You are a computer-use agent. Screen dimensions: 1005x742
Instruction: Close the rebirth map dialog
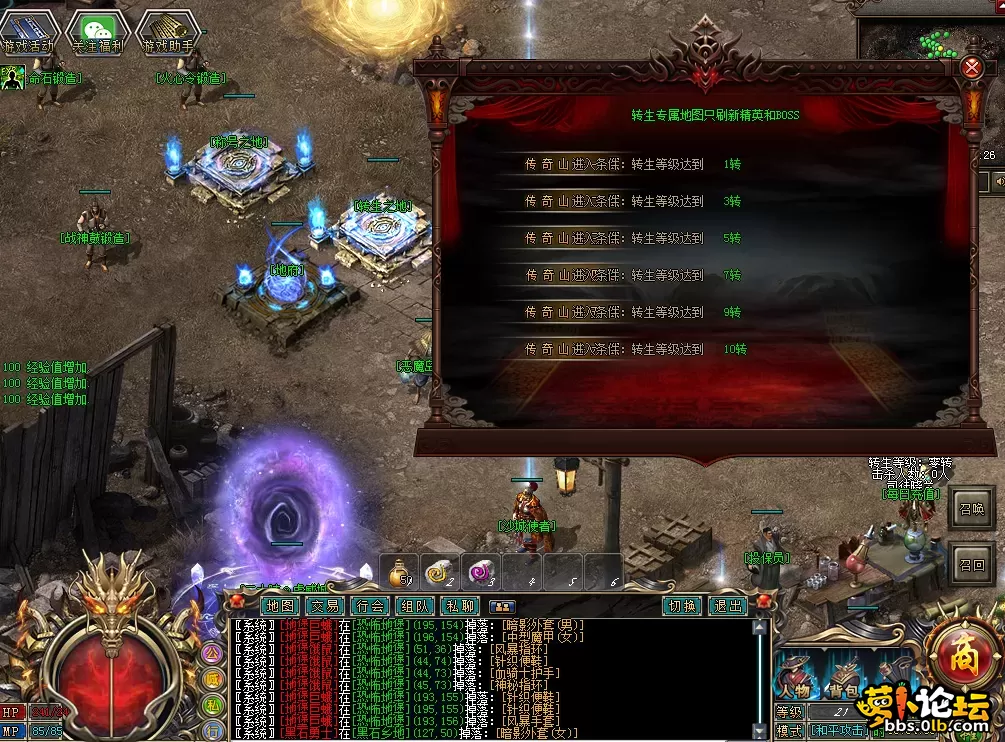pyautogui.click(x=971, y=68)
